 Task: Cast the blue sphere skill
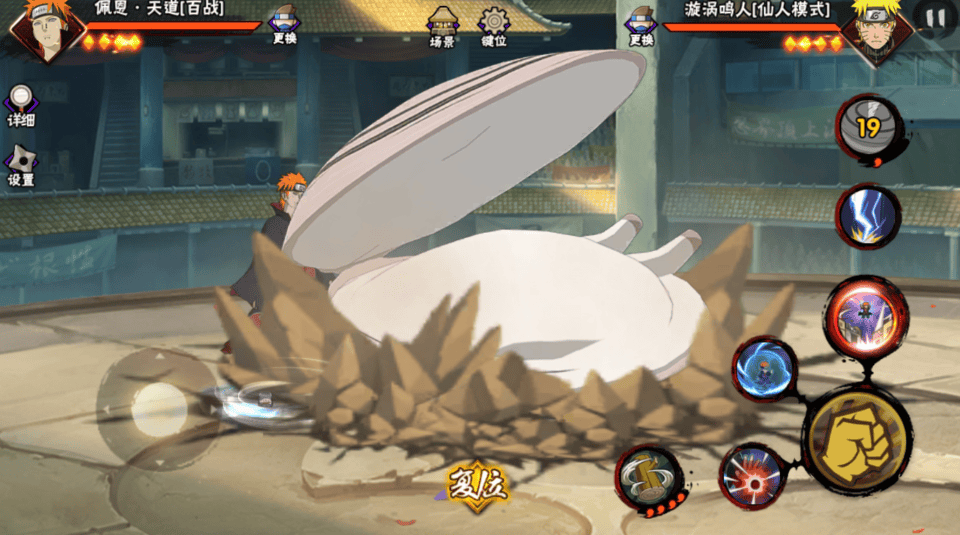point(764,368)
